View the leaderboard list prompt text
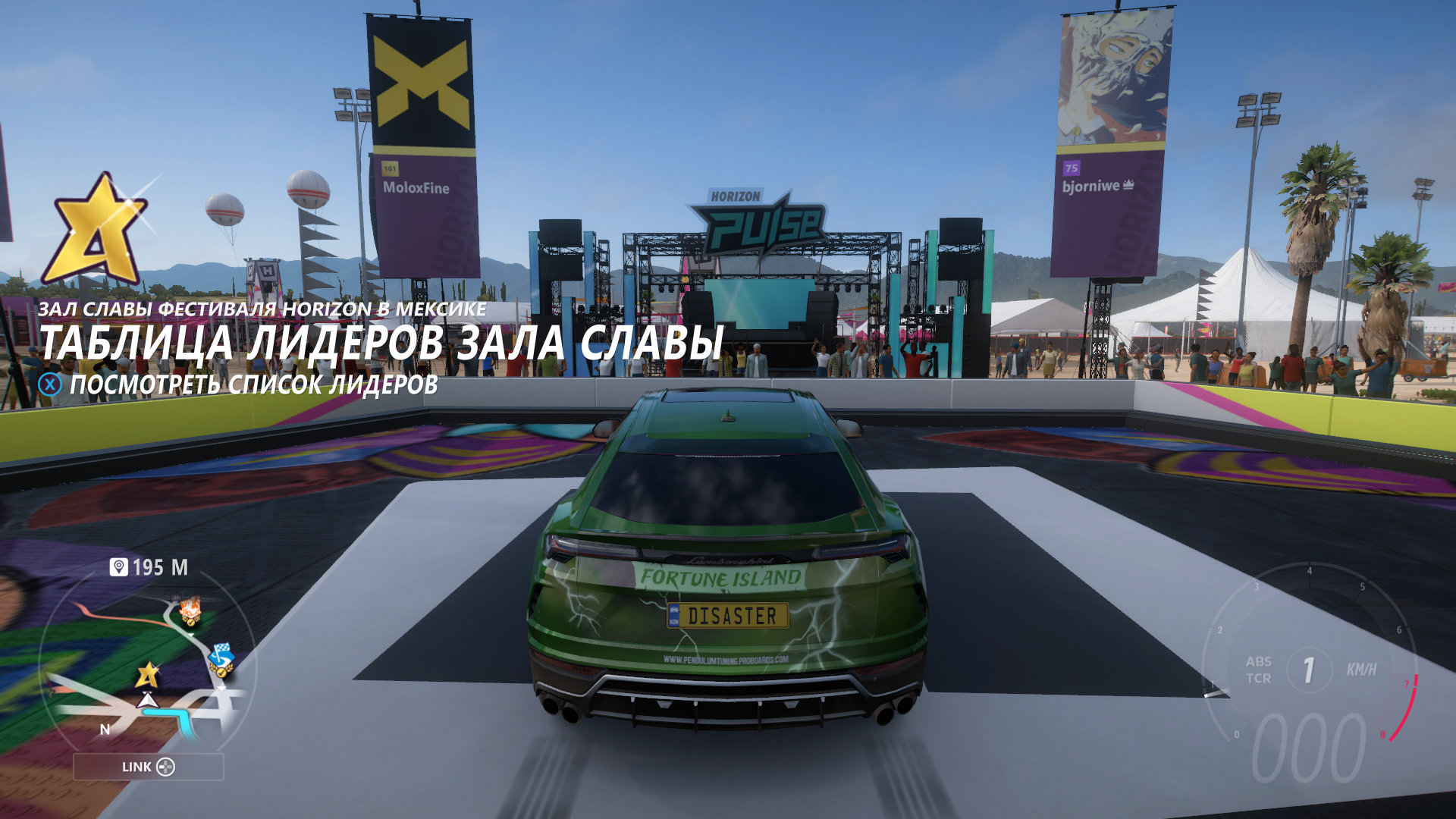This screenshot has width=1456, height=819. point(253,384)
